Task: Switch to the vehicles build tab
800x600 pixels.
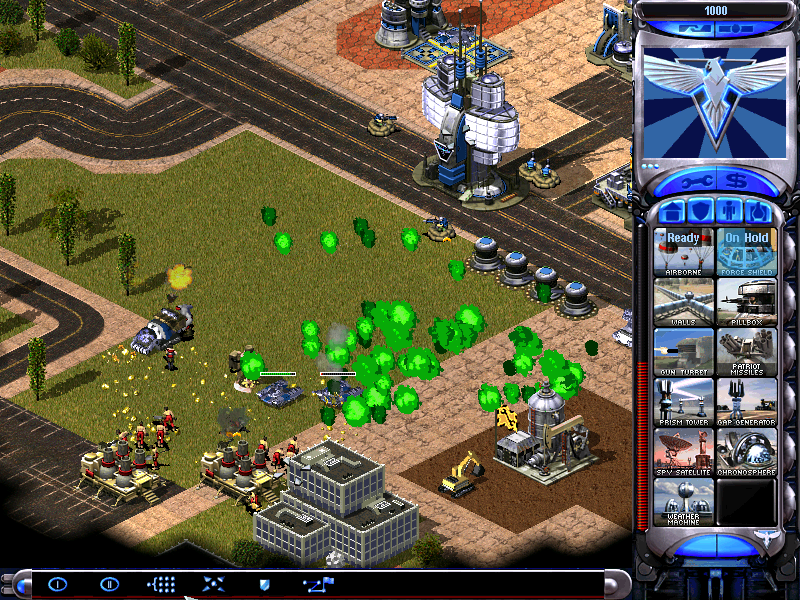Action: pos(759,212)
